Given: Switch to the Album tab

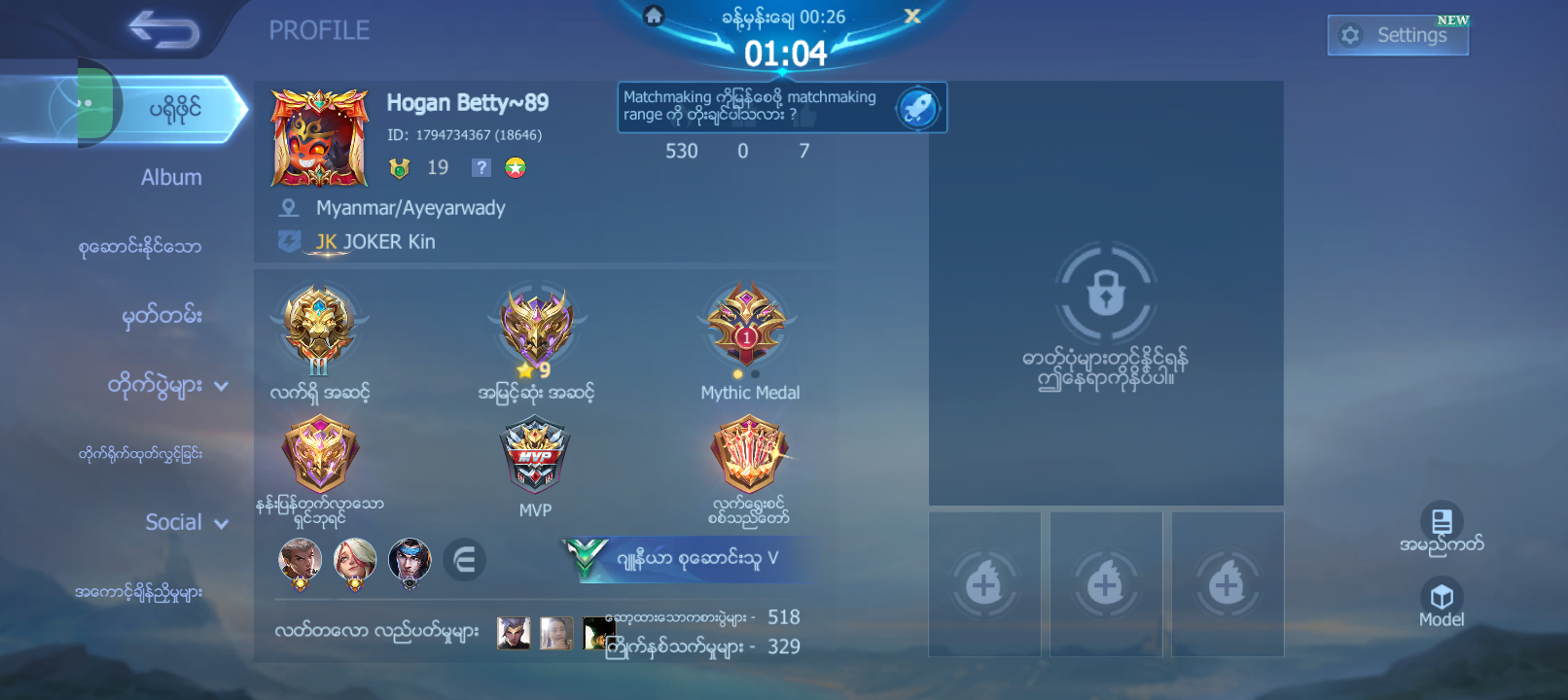Looking at the screenshot, I should (171, 177).
